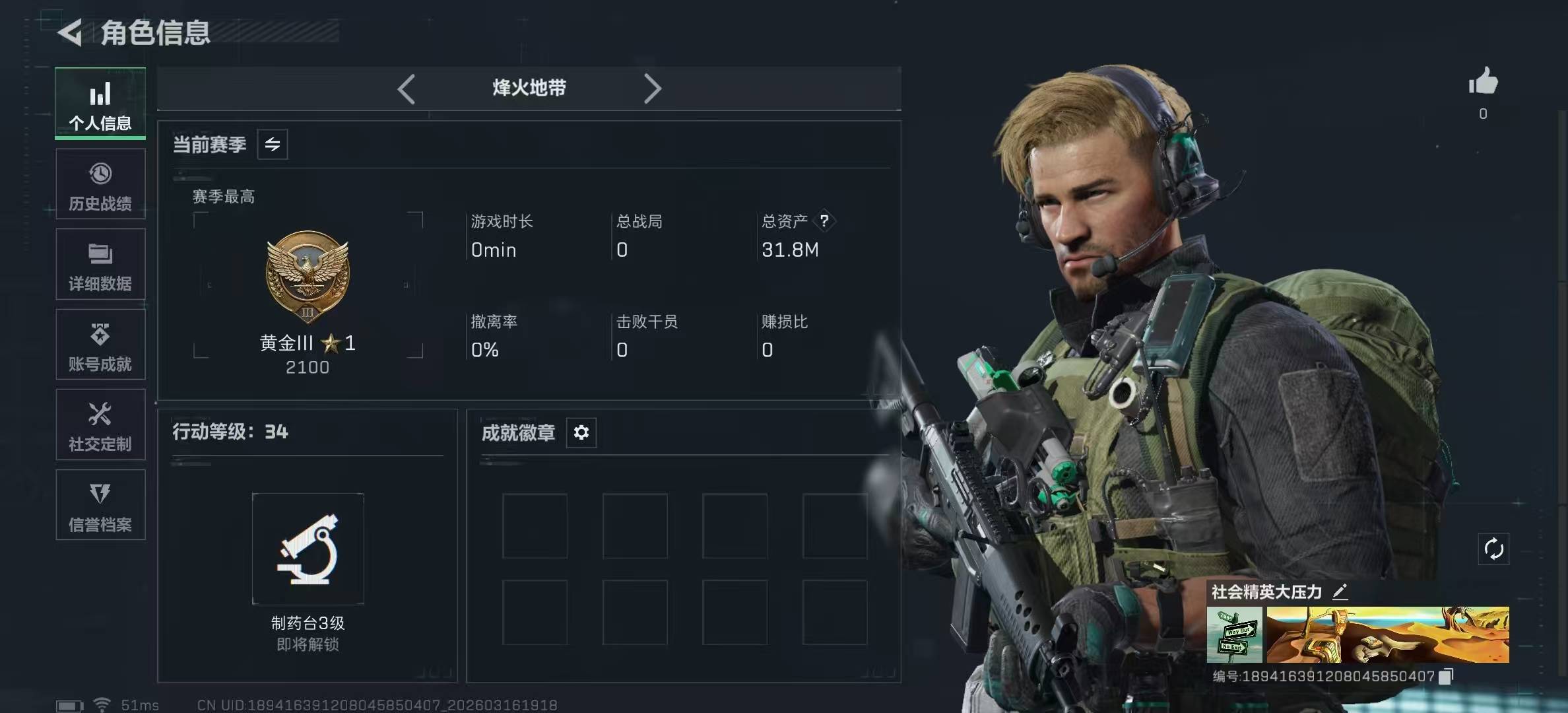The height and width of the screenshot is (713, 1568).
Task: Give a thumbs-up like to this profile
Action: coord(1483,83)
